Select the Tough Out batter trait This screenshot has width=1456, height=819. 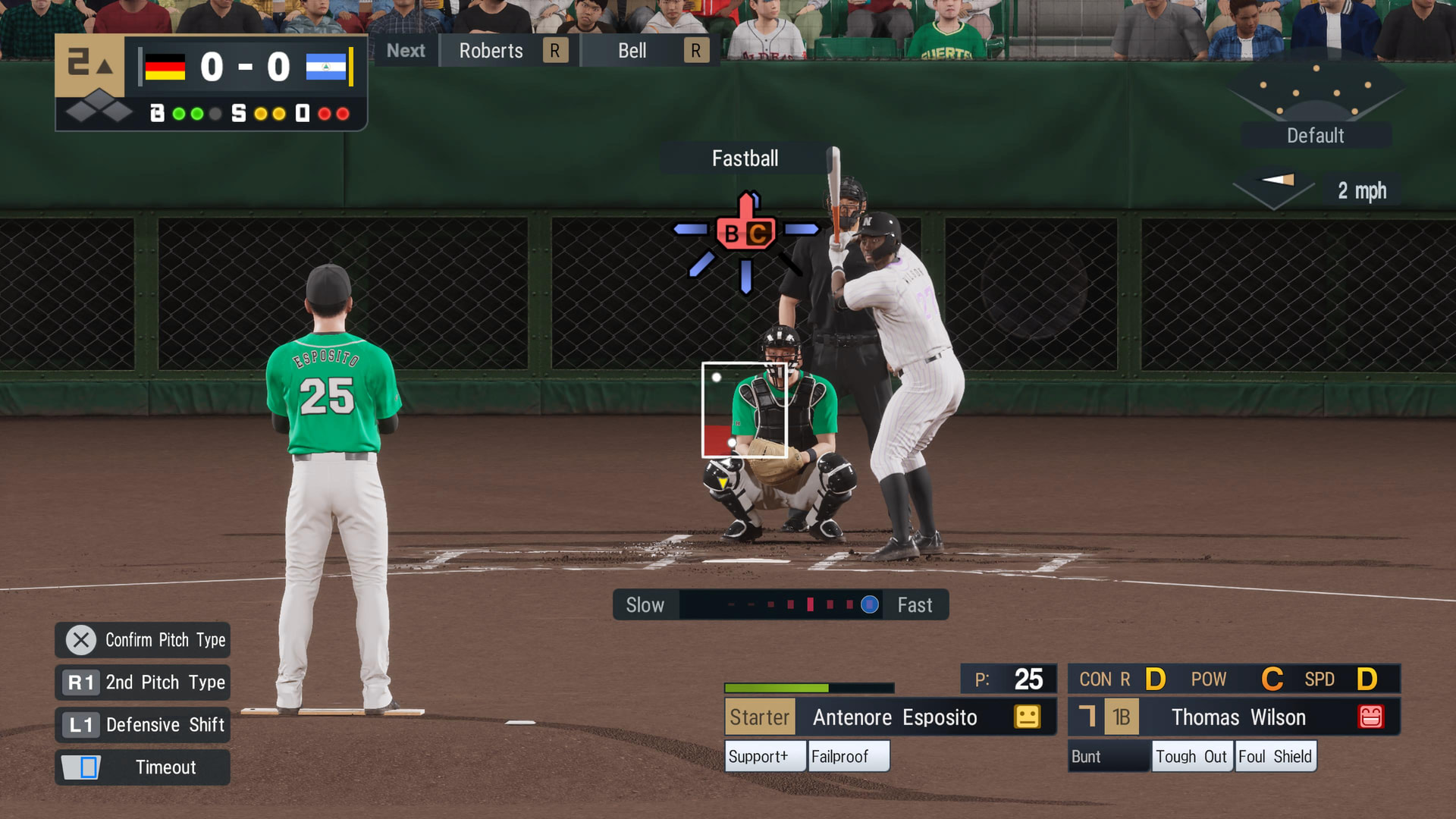pyautogui.click(x=1191, y=757)
